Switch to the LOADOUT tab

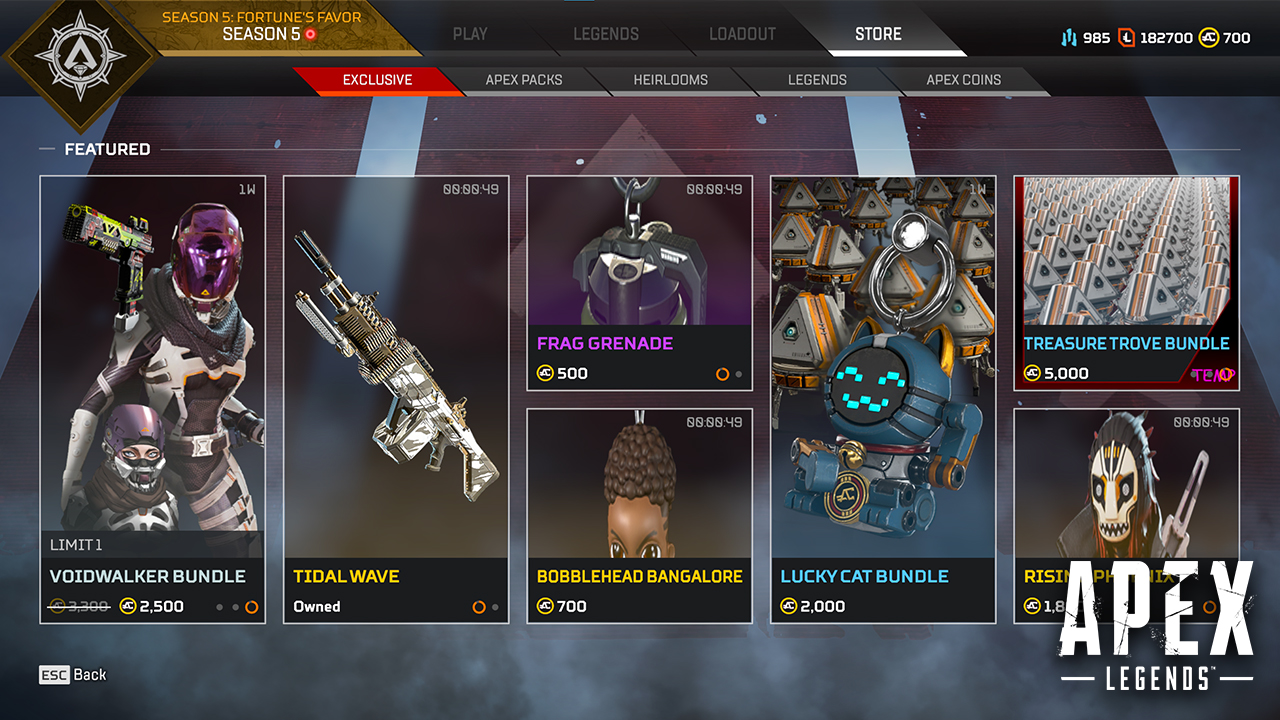pos(742,33)
